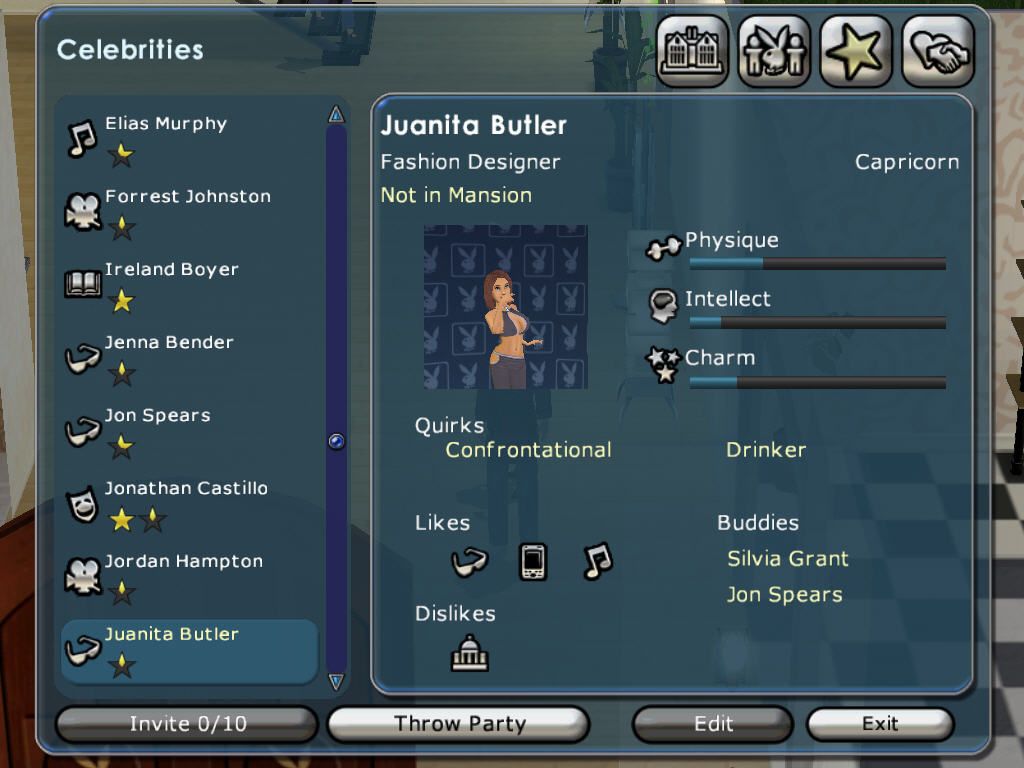
Task: Click the list's scroll up arrow
Action: [336, 115]
